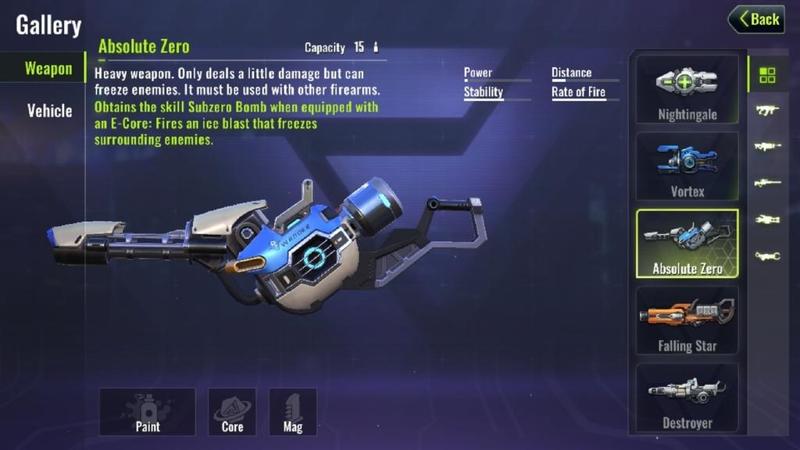
Task: Go back using the Back button
Action: [x=756, y=19]
